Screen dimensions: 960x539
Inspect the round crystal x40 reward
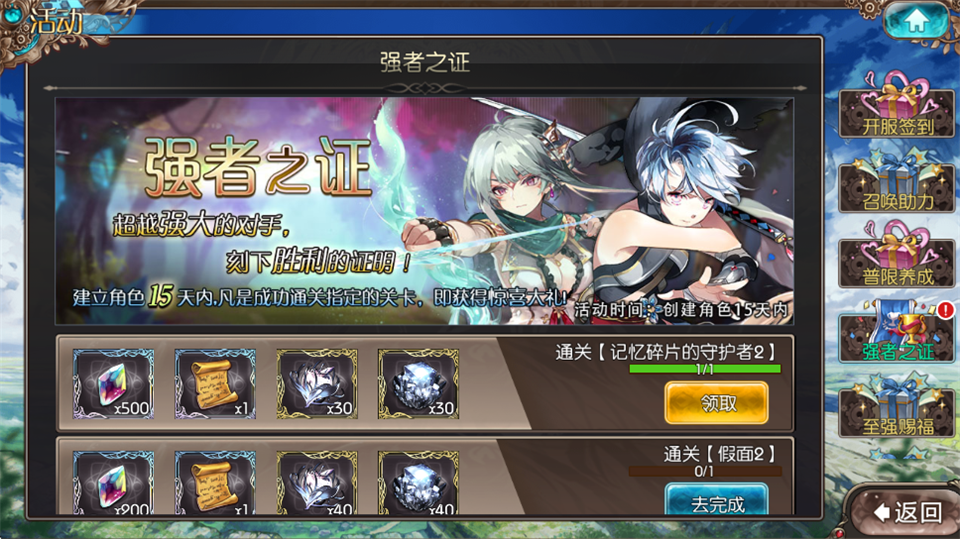tap(418, 484)
